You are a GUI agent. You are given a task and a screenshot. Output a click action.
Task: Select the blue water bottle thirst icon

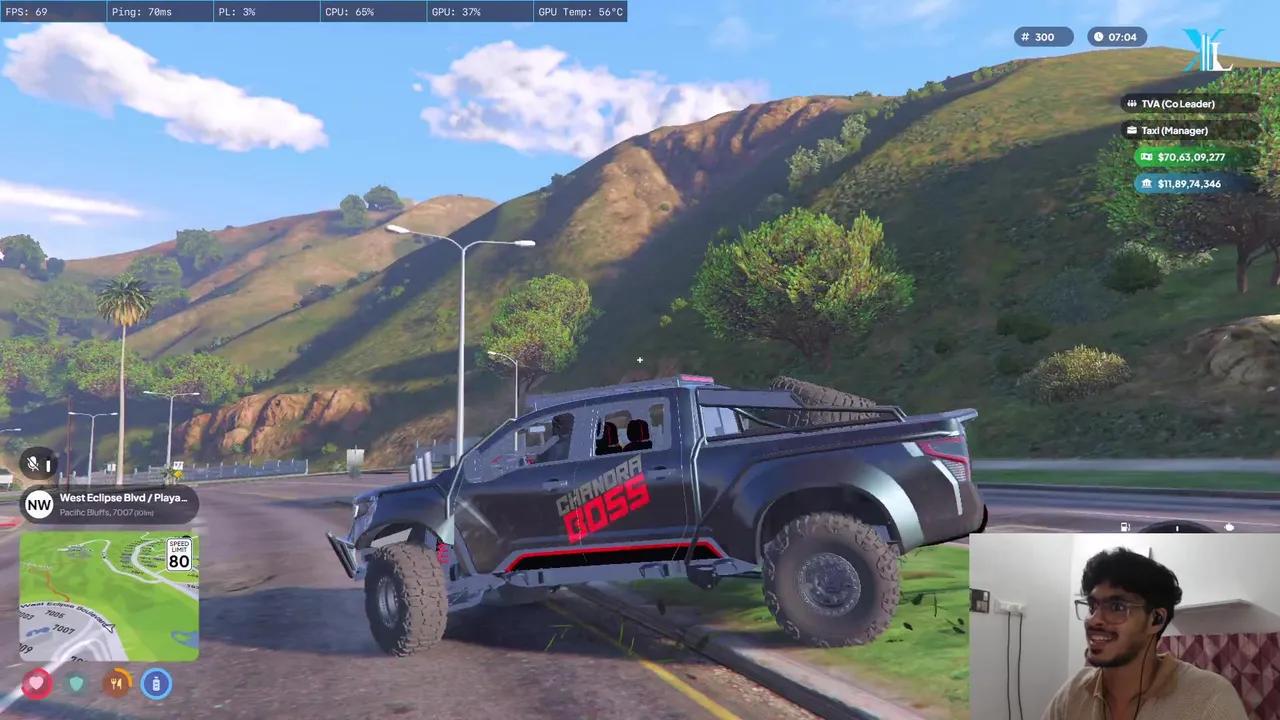pyautogui.click(x=156, y=684)
